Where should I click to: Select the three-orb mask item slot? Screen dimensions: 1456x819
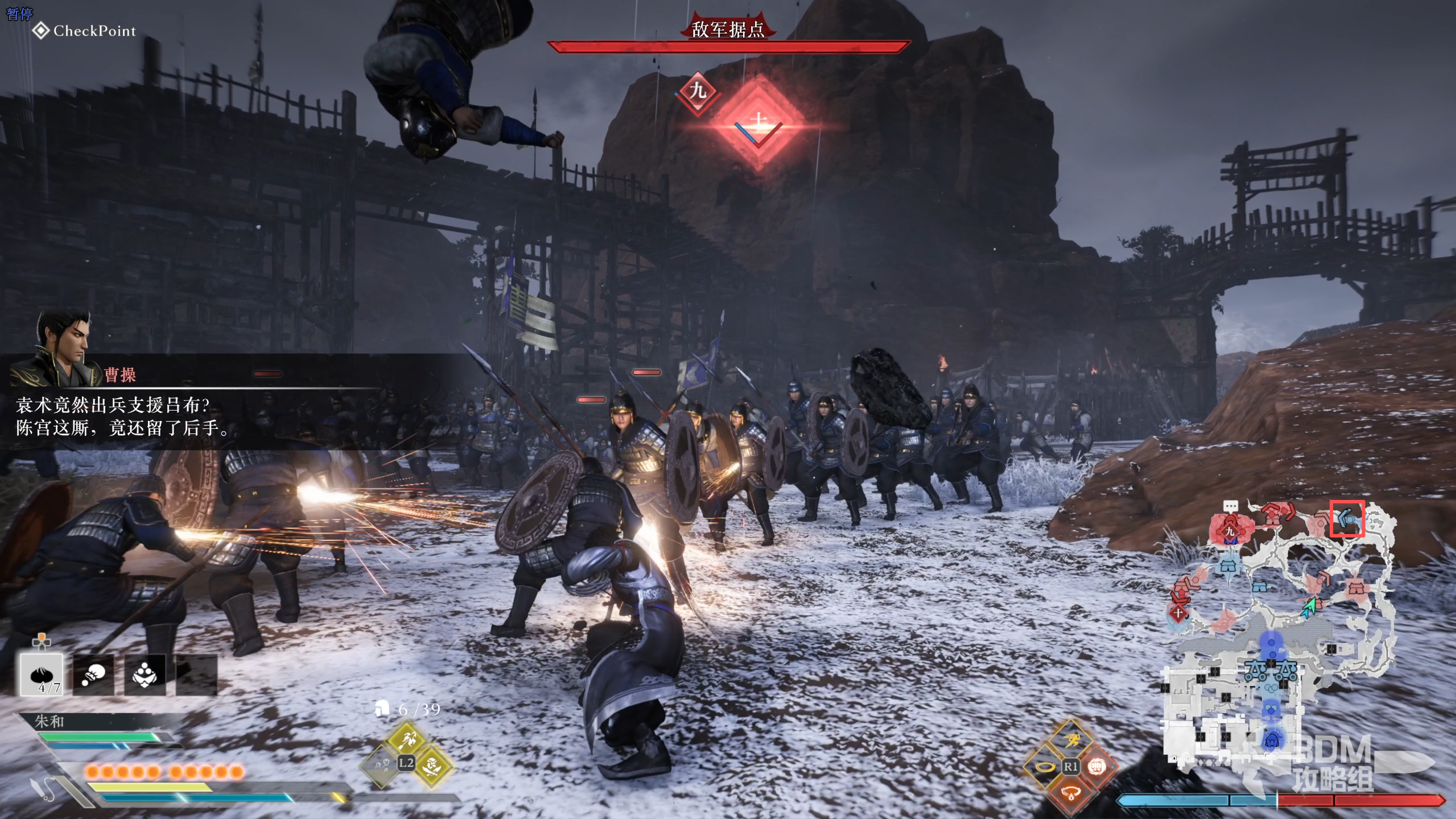coord(145,675)
